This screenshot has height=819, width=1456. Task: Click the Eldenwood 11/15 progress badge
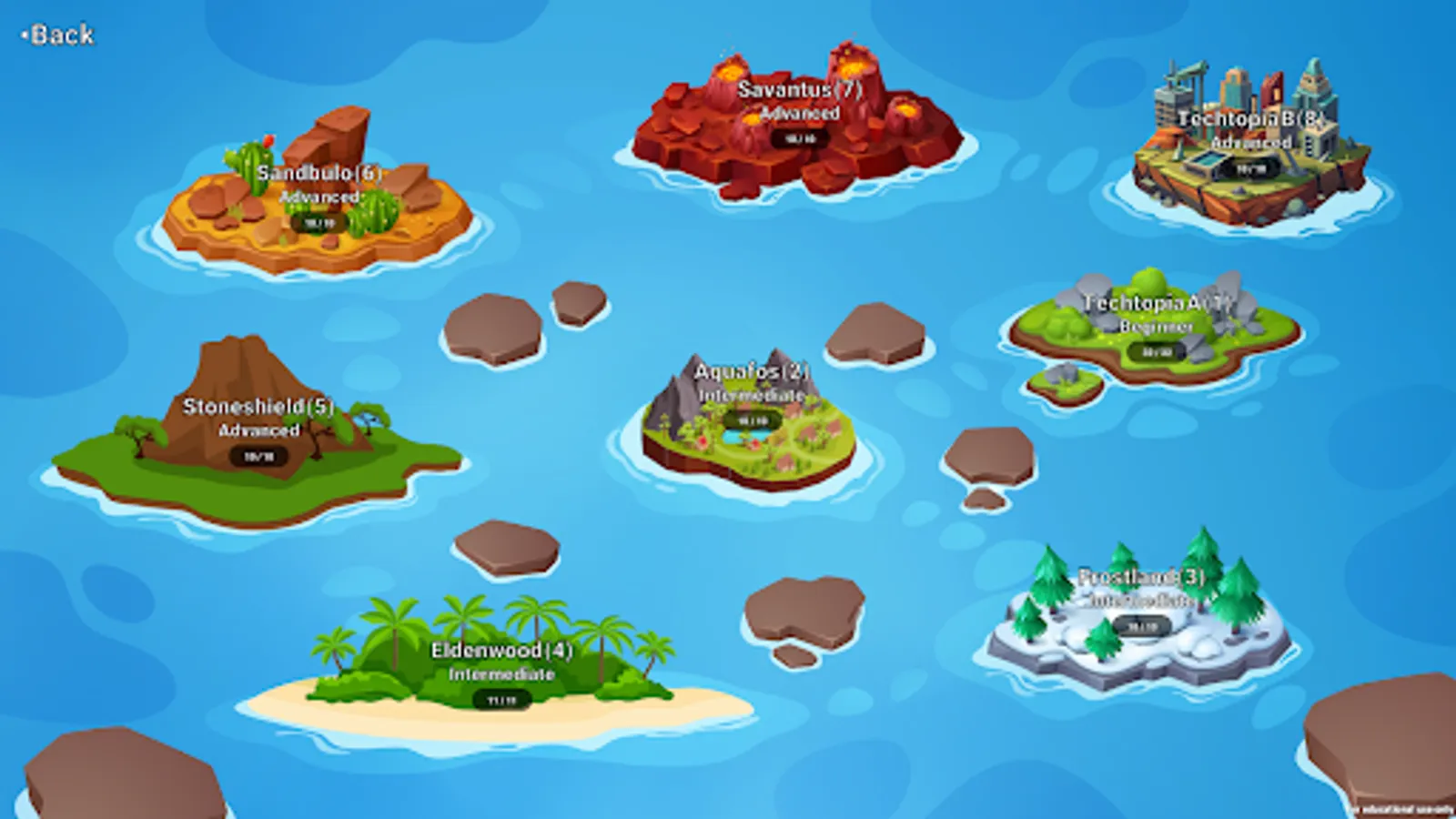tap(500, 698)
